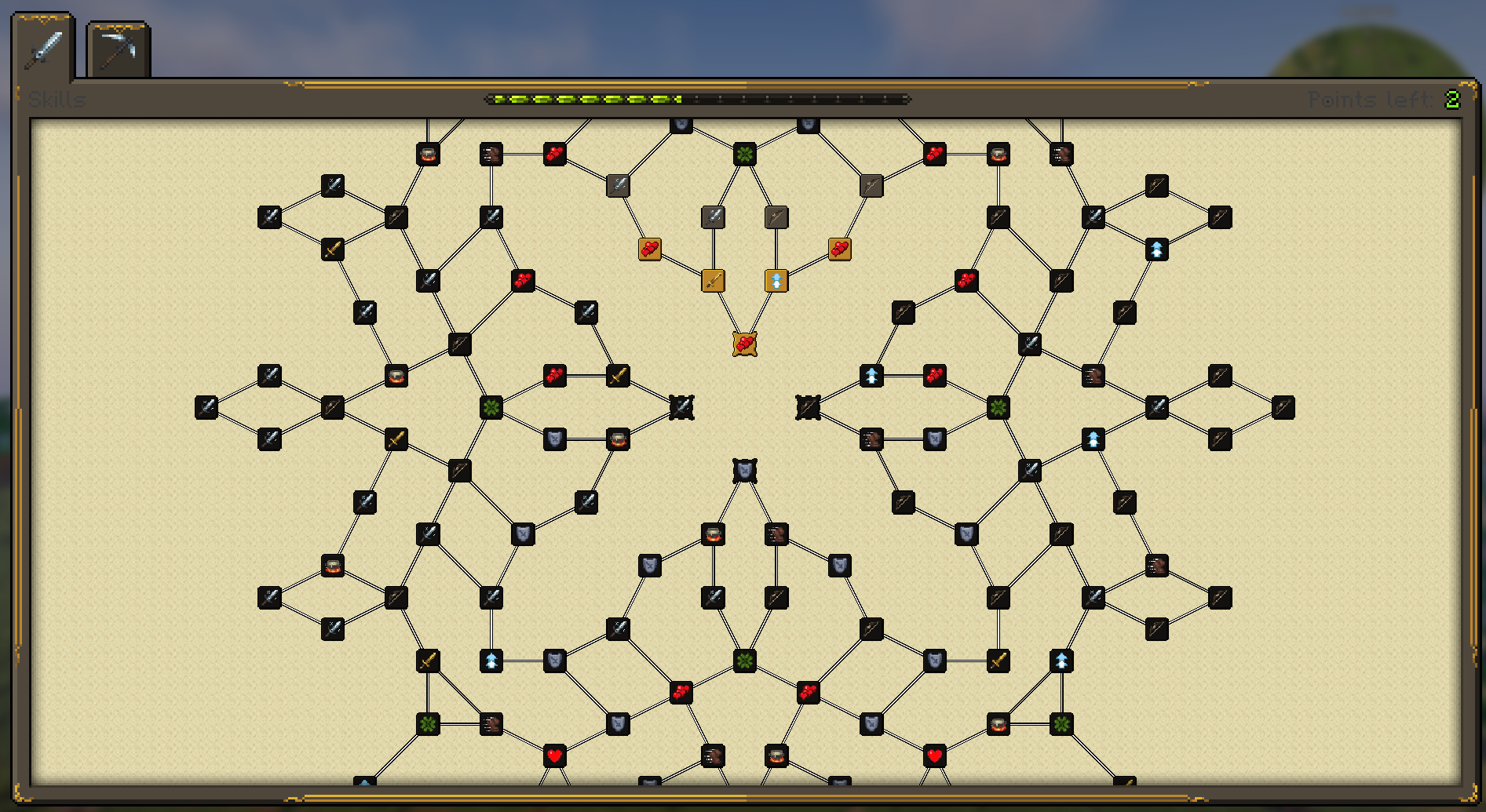Toggle the clover luck node at top center

(x=744, y=154)
